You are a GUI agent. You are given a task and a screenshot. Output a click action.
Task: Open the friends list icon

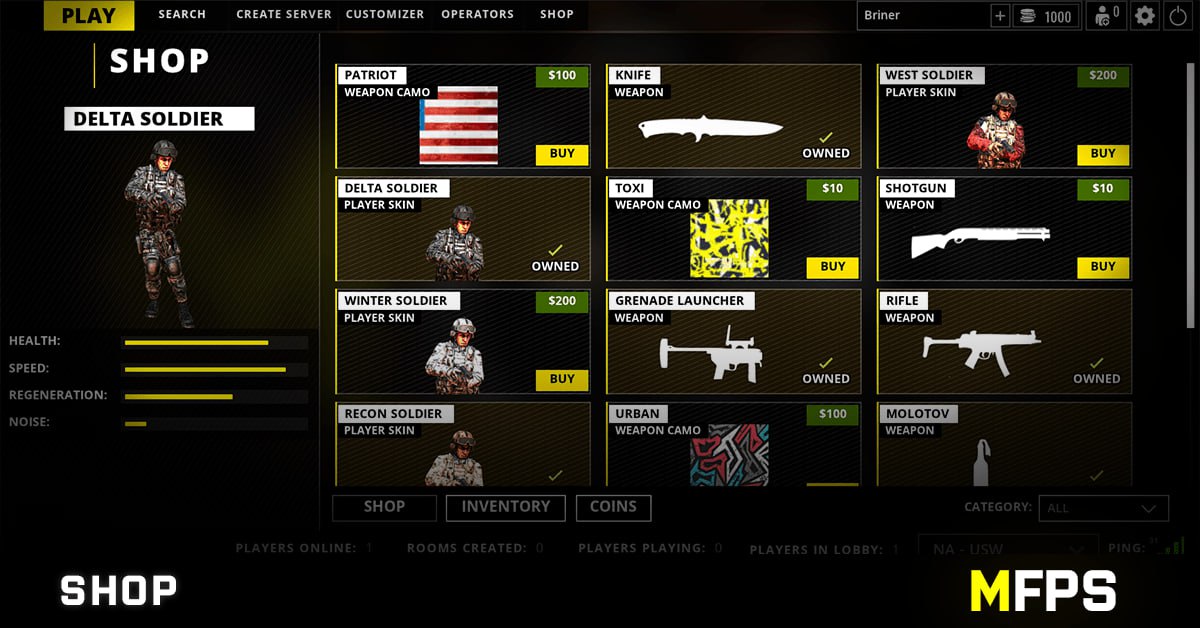1106,16
